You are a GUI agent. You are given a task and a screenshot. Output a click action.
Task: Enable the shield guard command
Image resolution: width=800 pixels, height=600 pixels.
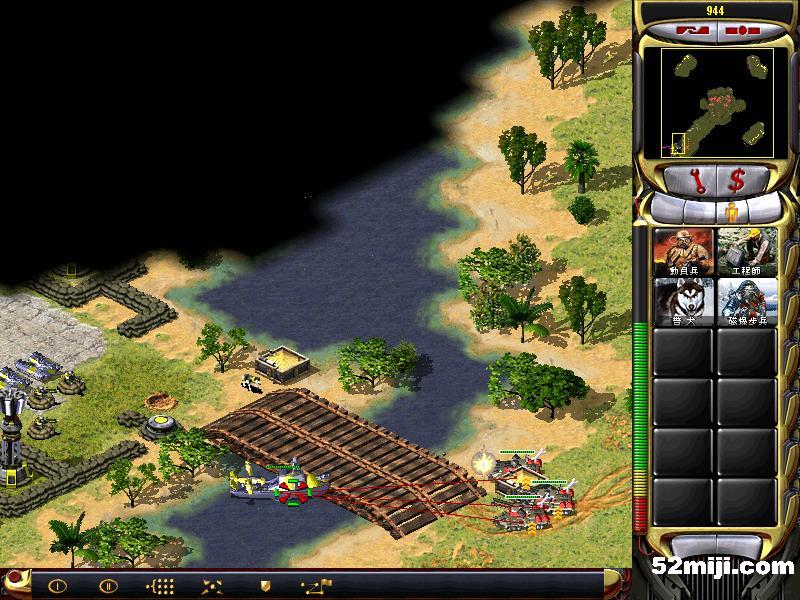tap(264, 586)
